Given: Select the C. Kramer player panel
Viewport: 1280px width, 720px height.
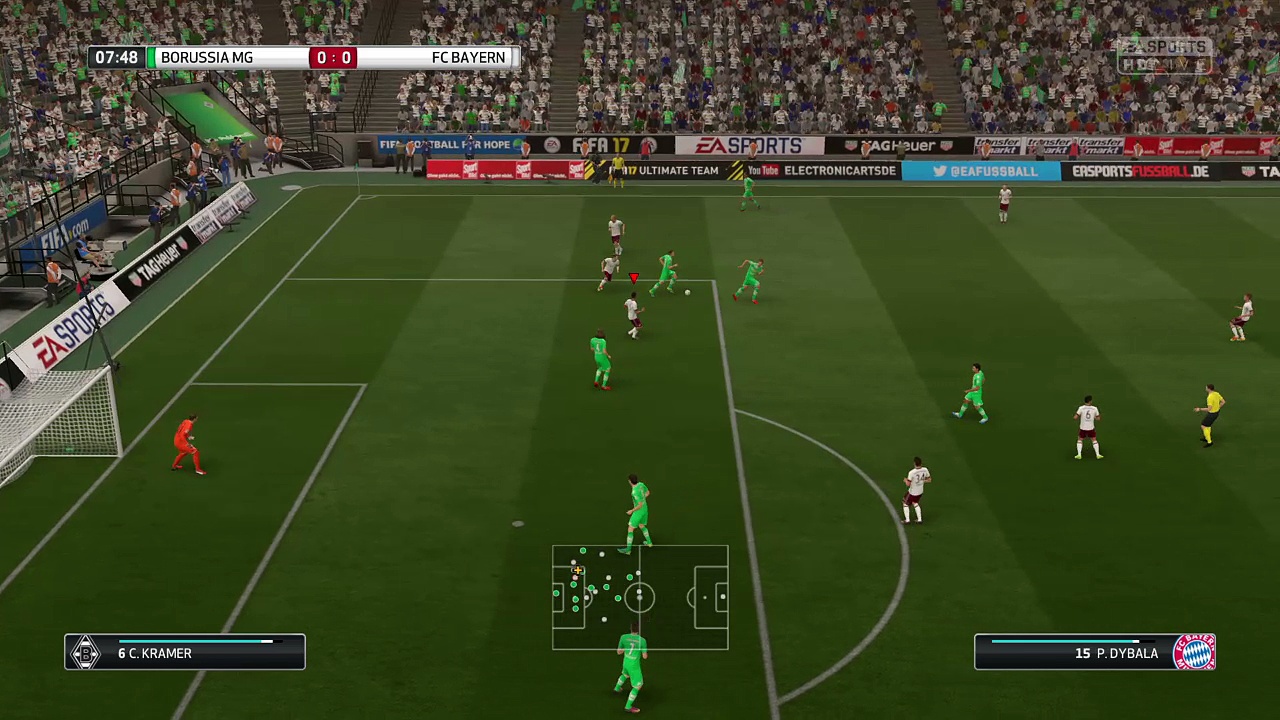Looking at the screenshot, I should [185, 652].
